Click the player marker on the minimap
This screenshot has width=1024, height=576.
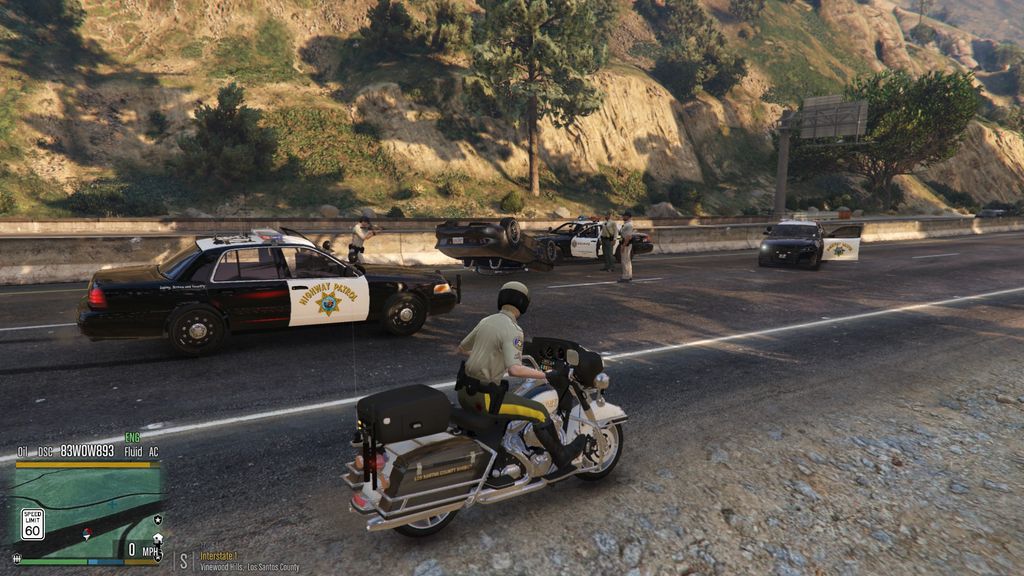(87, 531)
